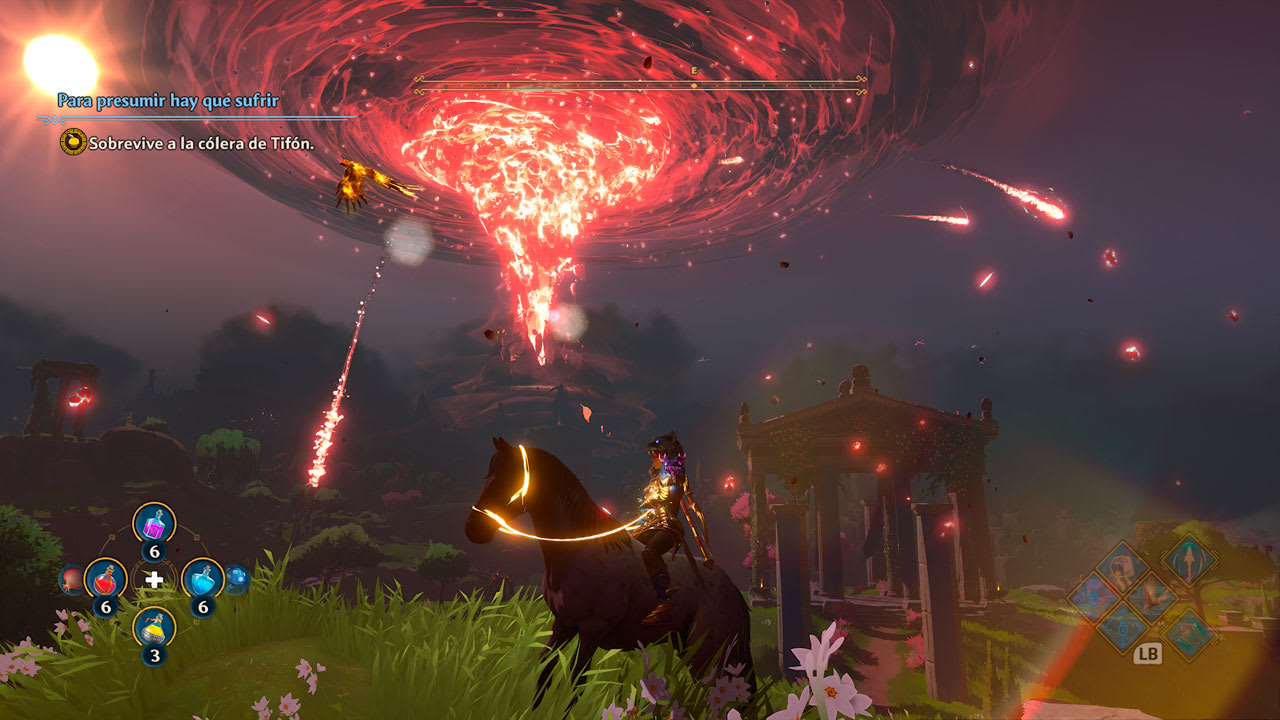The width and height of the screenshot is (1280, 720).
Task: Click the compass bar at top
Action: point(640,85)
